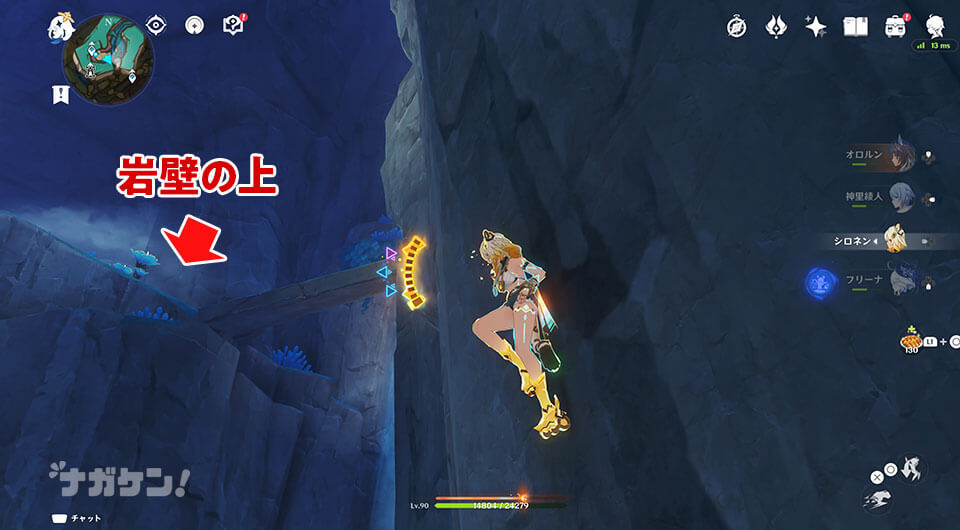The height and width of the screenshot is (530, 960).
Task: Use the food quick-item with 130 count
Action: point(909,340)
